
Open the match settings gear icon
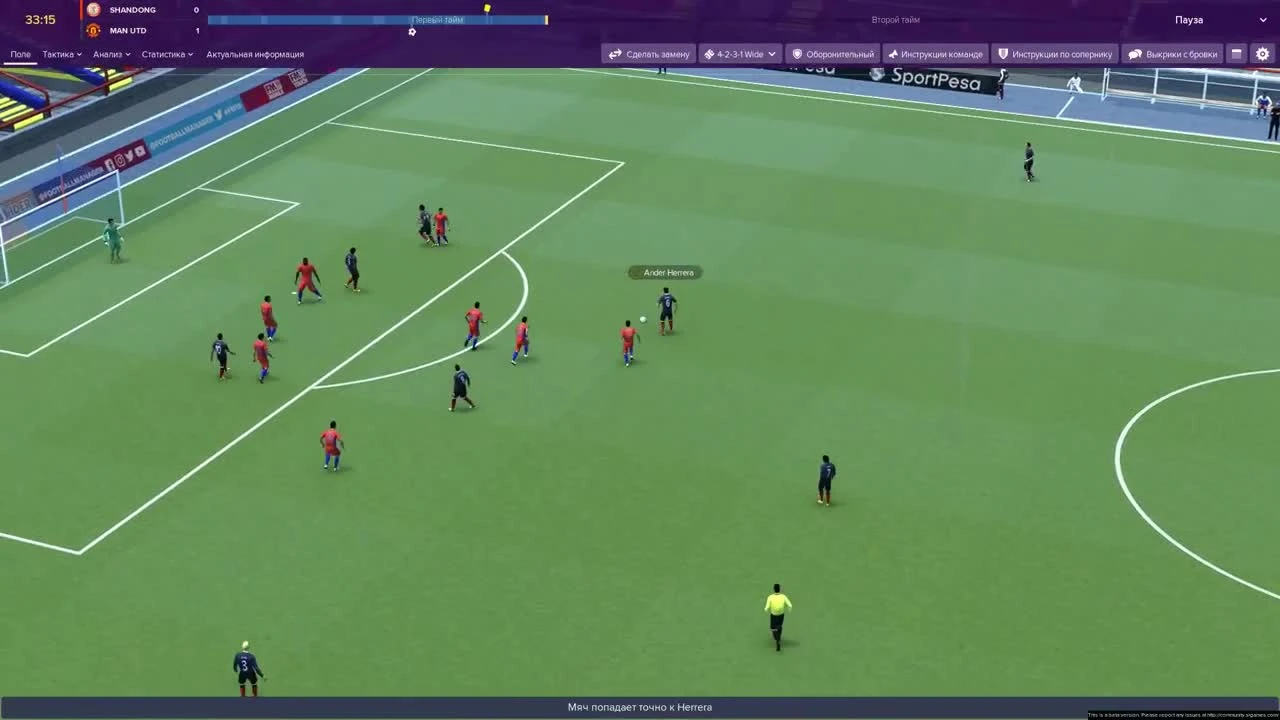(1262, 54)
